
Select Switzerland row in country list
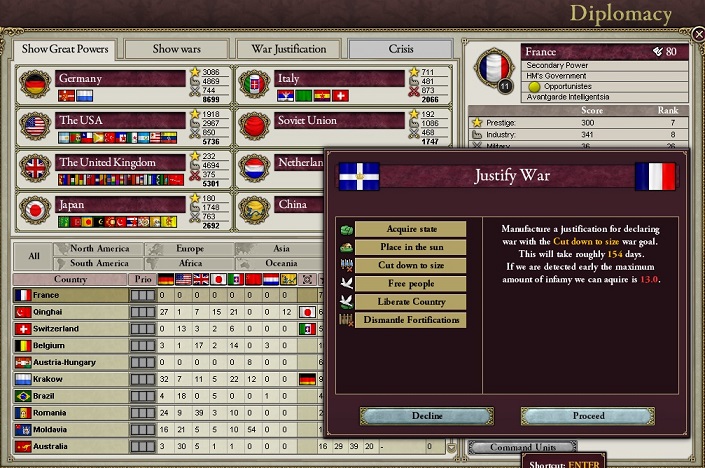70,329
